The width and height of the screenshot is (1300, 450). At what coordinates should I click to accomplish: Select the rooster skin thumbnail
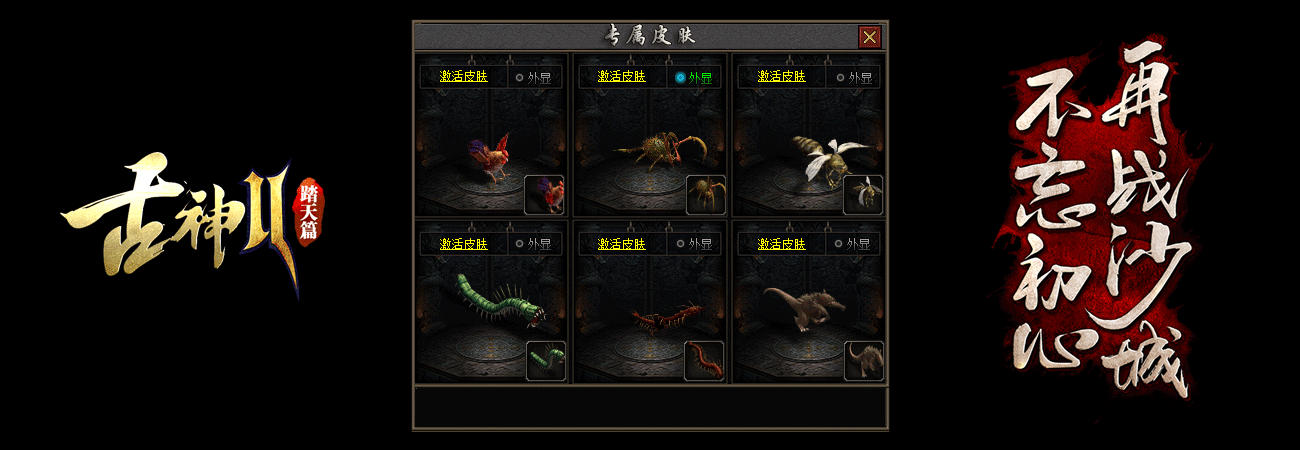point(545,195)
